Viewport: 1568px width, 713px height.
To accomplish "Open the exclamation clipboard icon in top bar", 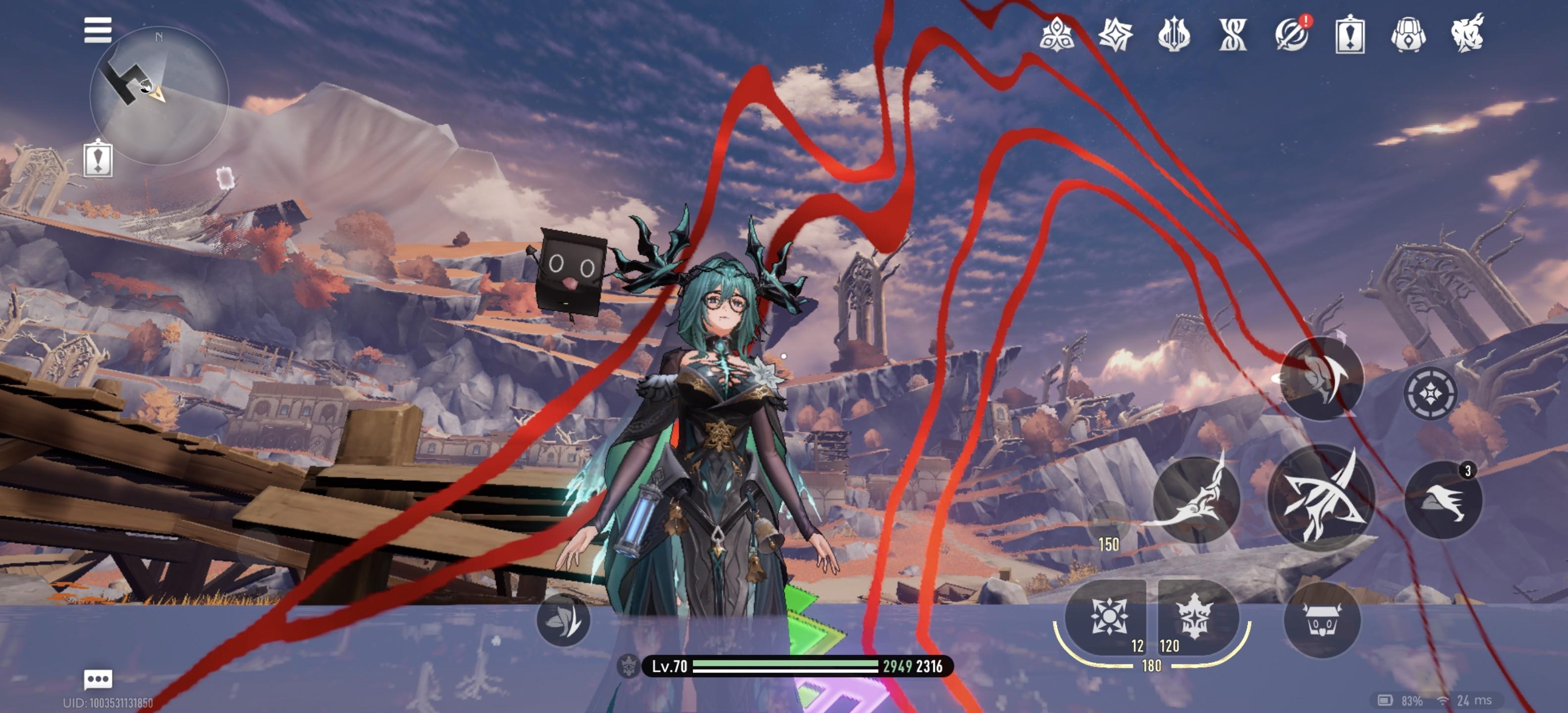I will [x=1349, y=34].
